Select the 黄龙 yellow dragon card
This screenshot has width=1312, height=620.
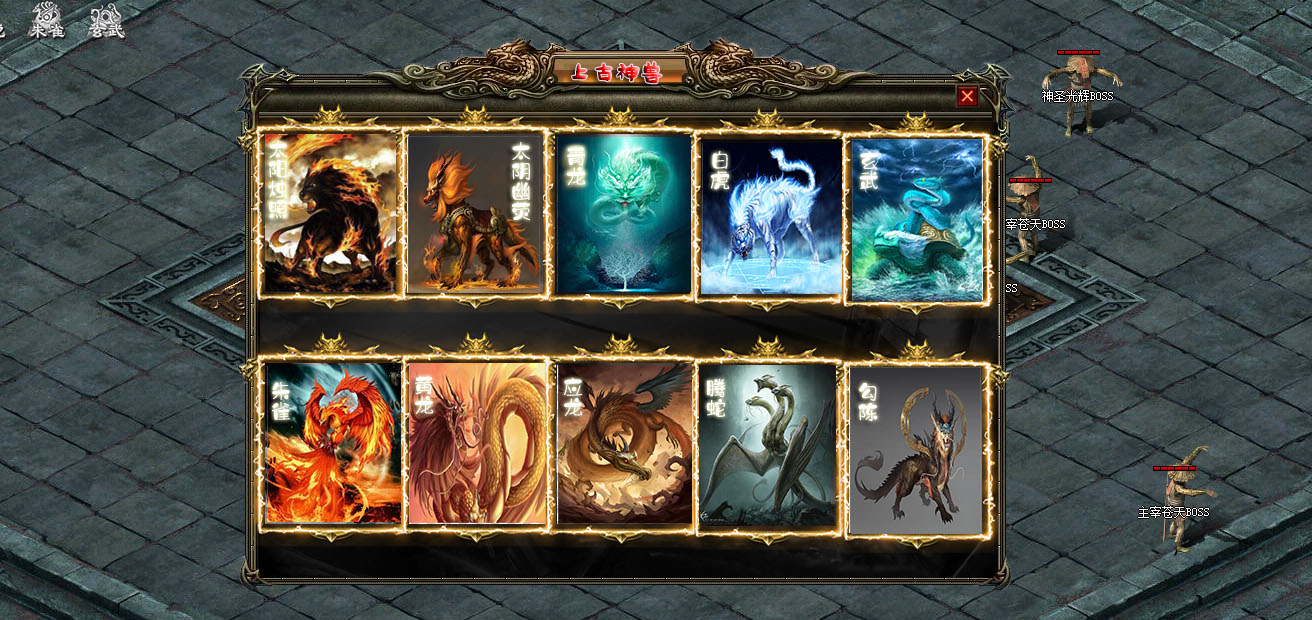coord(477,442)
